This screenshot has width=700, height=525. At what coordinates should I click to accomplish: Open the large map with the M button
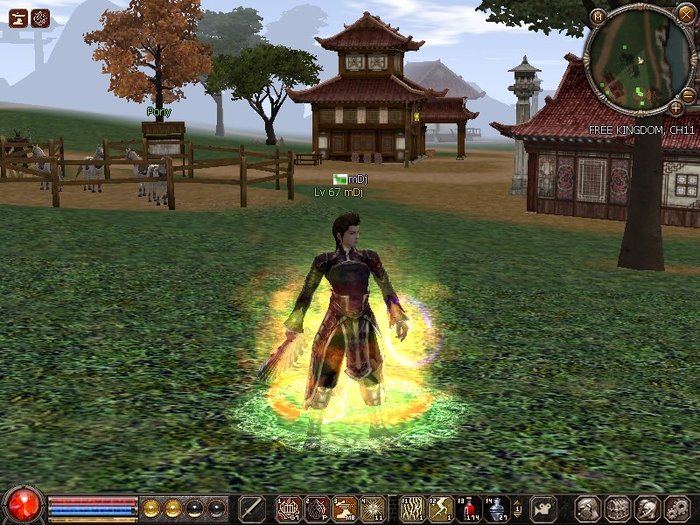click(597, 16)
